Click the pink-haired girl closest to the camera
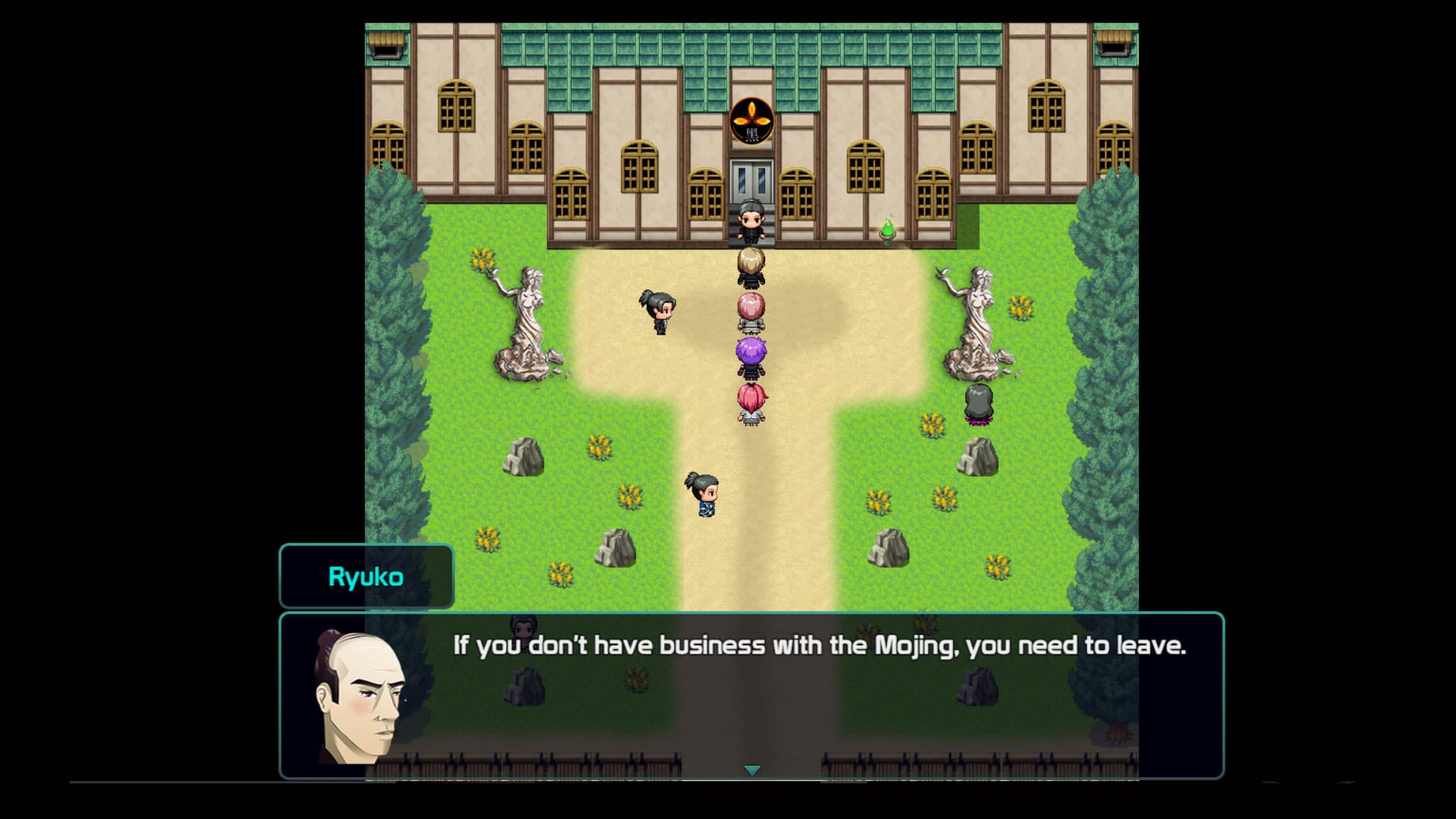Screen dimensions: 1456x819 [x=751, y=402]
